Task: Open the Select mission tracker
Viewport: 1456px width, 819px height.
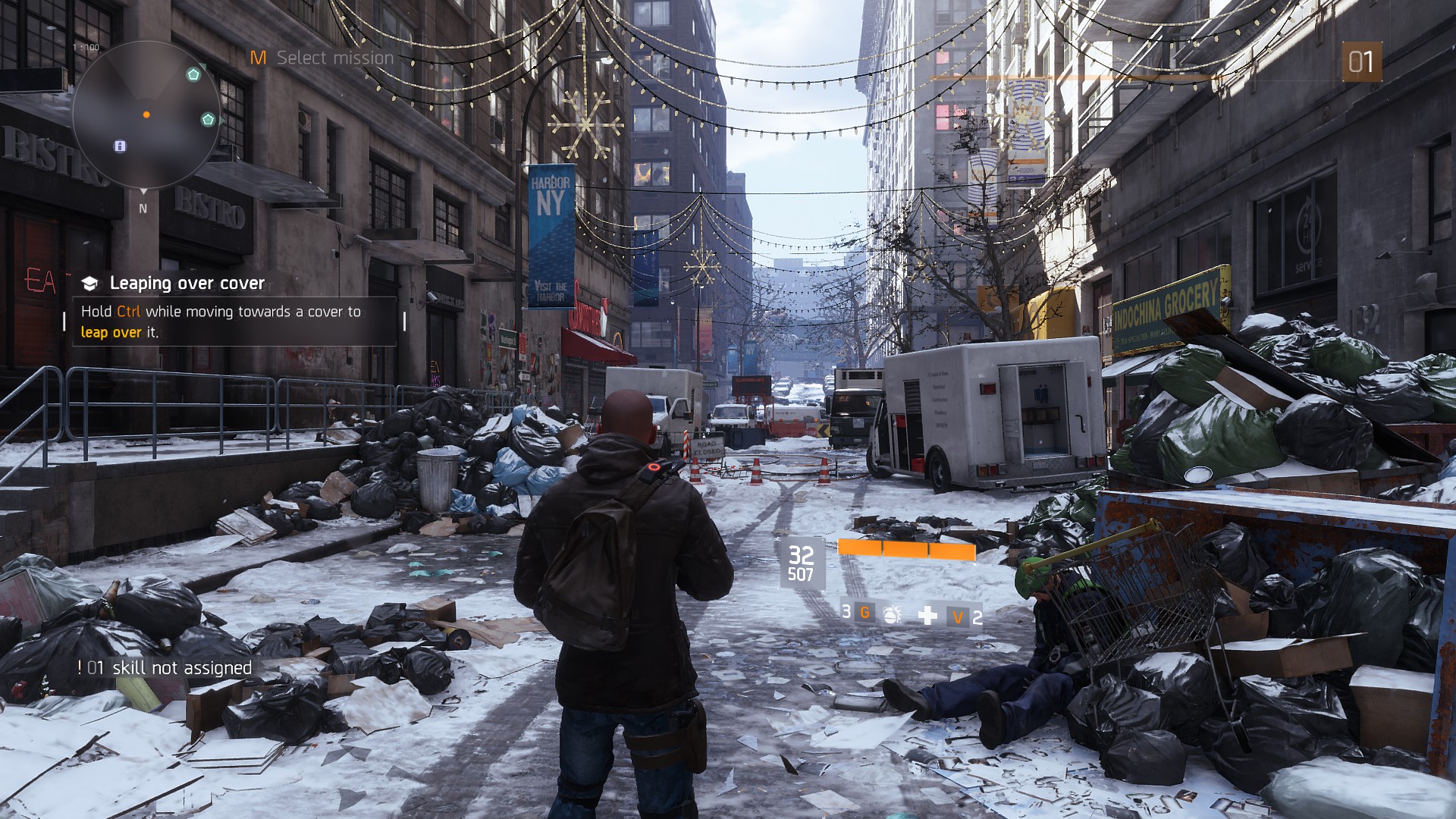Action: [322, 58]
